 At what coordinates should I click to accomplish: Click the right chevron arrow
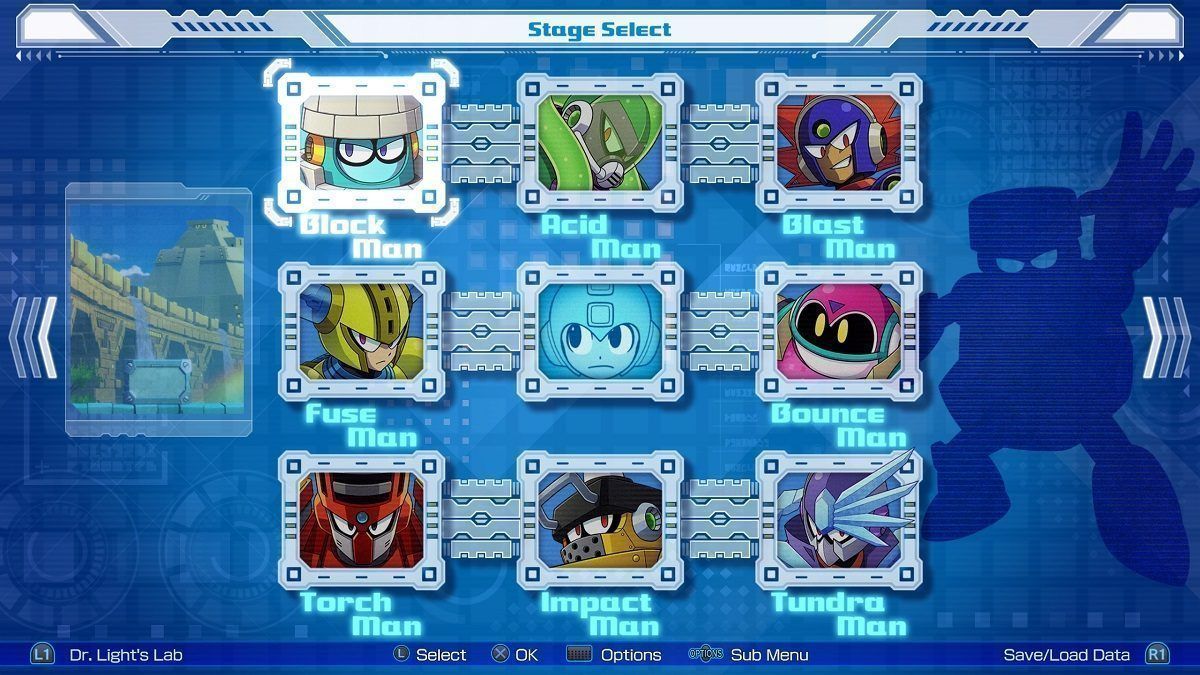[x=1166, y=337]
